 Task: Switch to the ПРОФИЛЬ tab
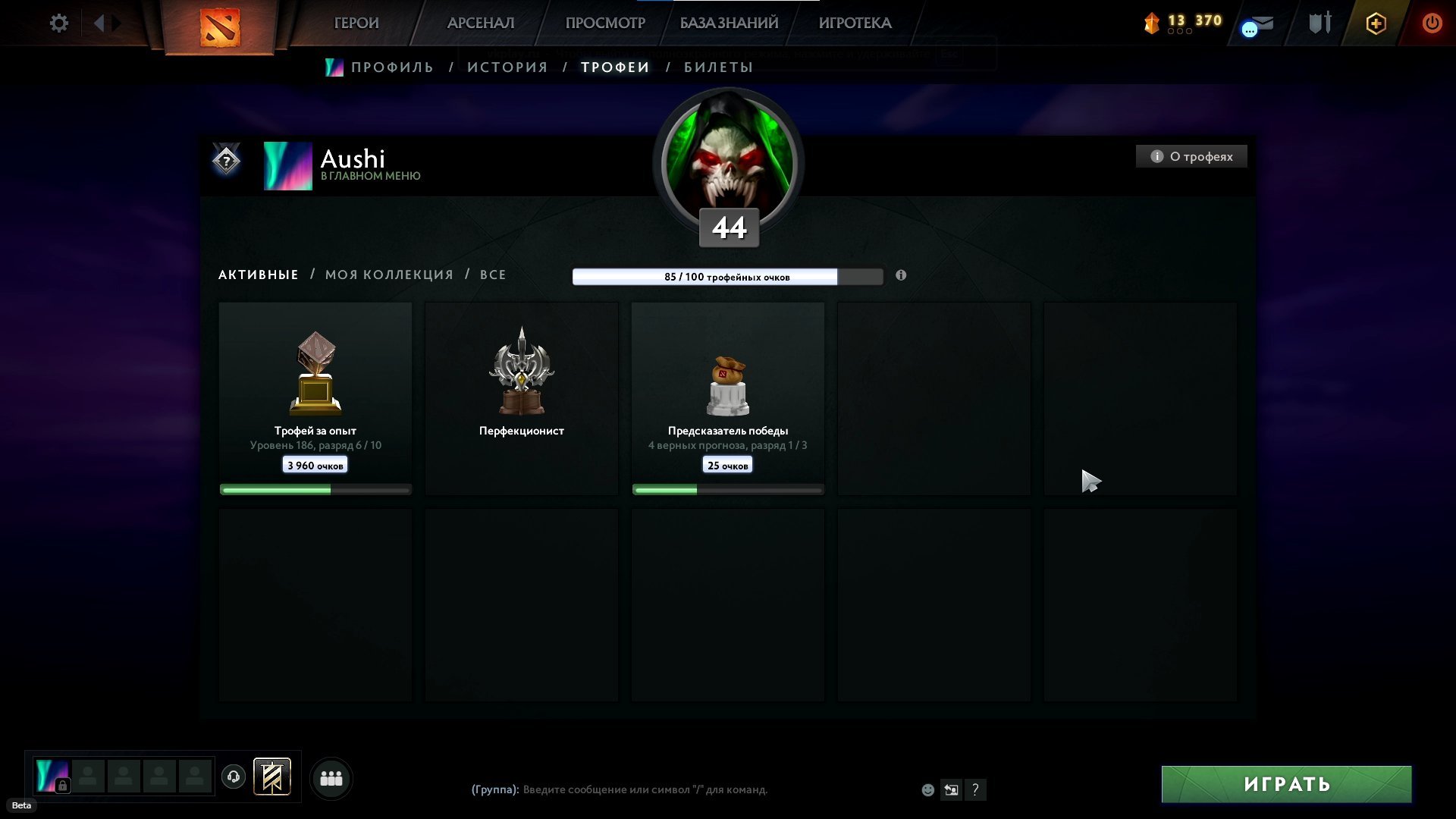pos(392,67)
